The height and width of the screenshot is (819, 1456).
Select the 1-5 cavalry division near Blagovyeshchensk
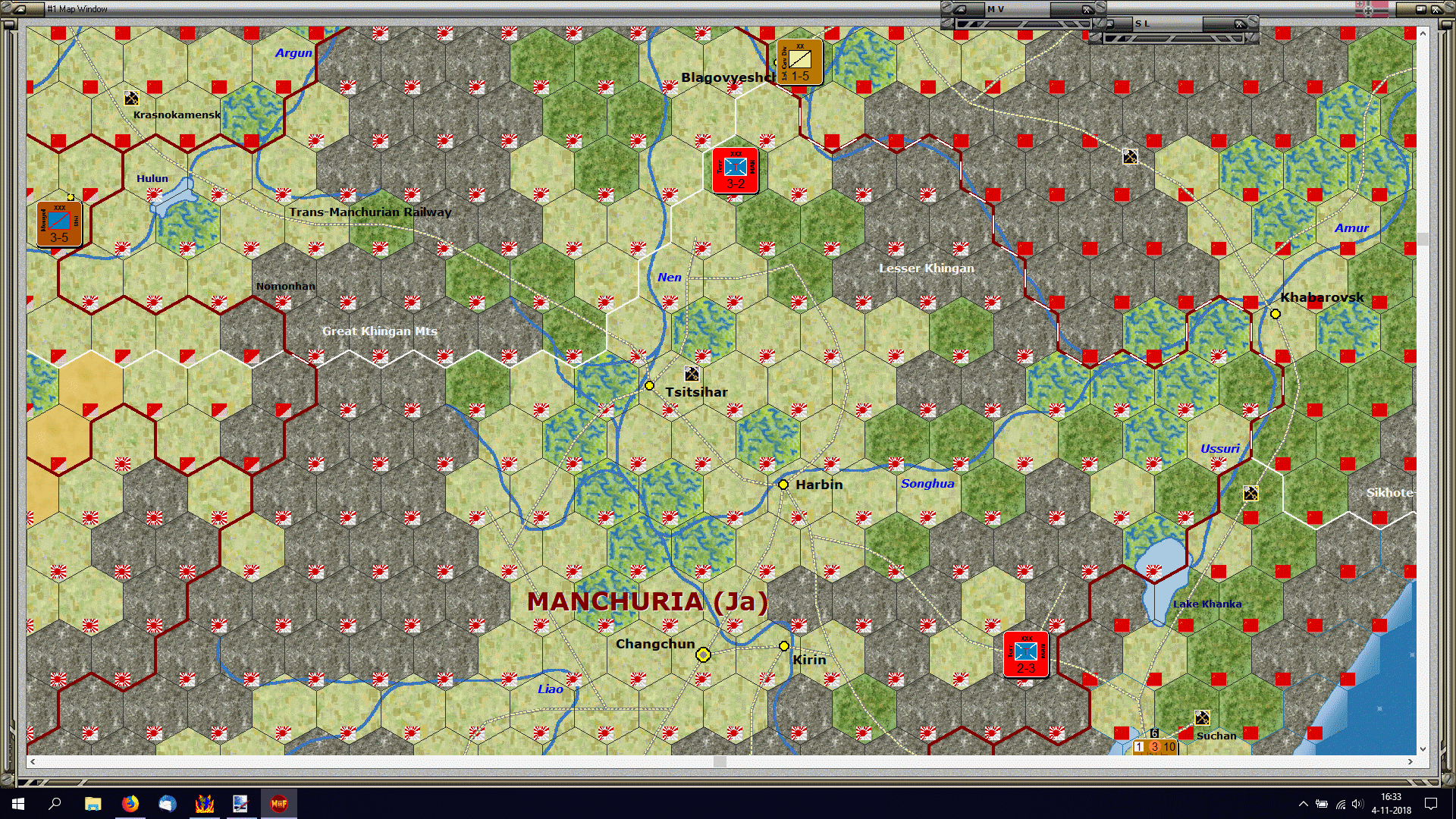[799, 62]
